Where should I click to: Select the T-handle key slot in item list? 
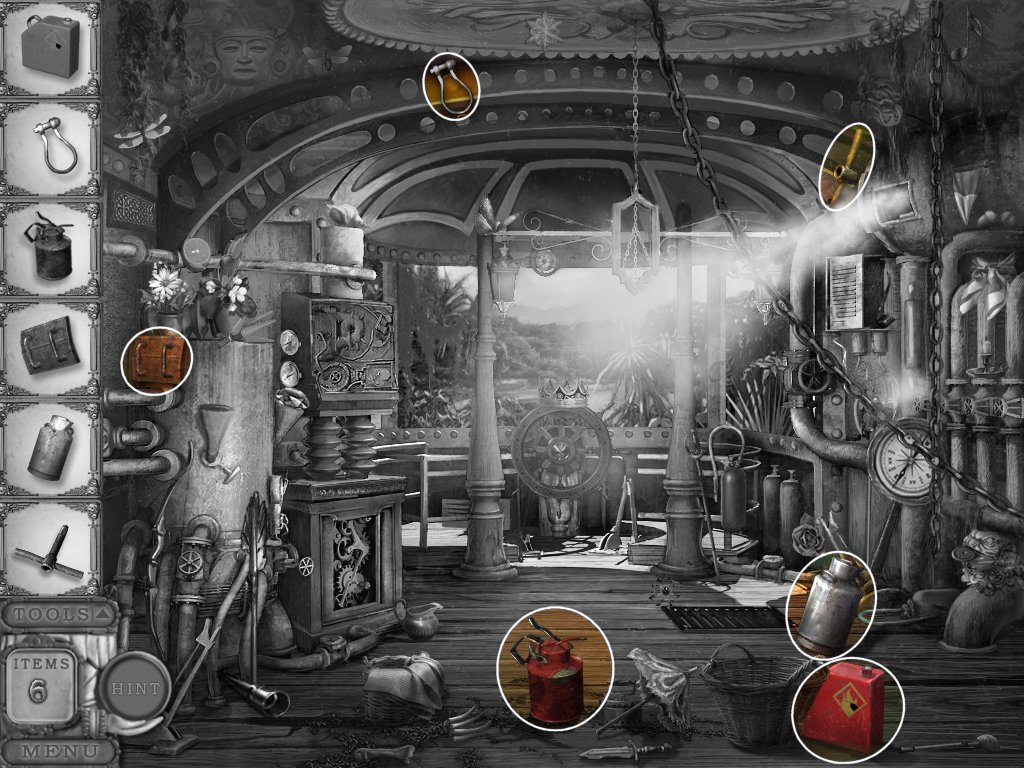[x=50, y=549]
